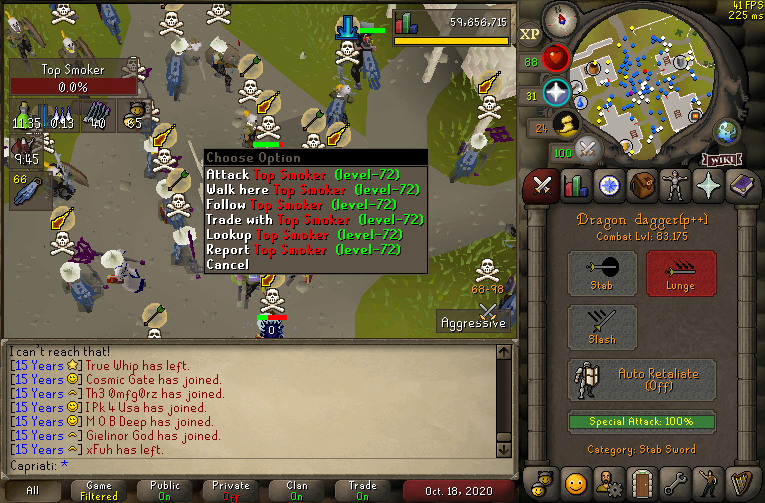
Task: Choose the Lunge attack style
Action: 681,273
